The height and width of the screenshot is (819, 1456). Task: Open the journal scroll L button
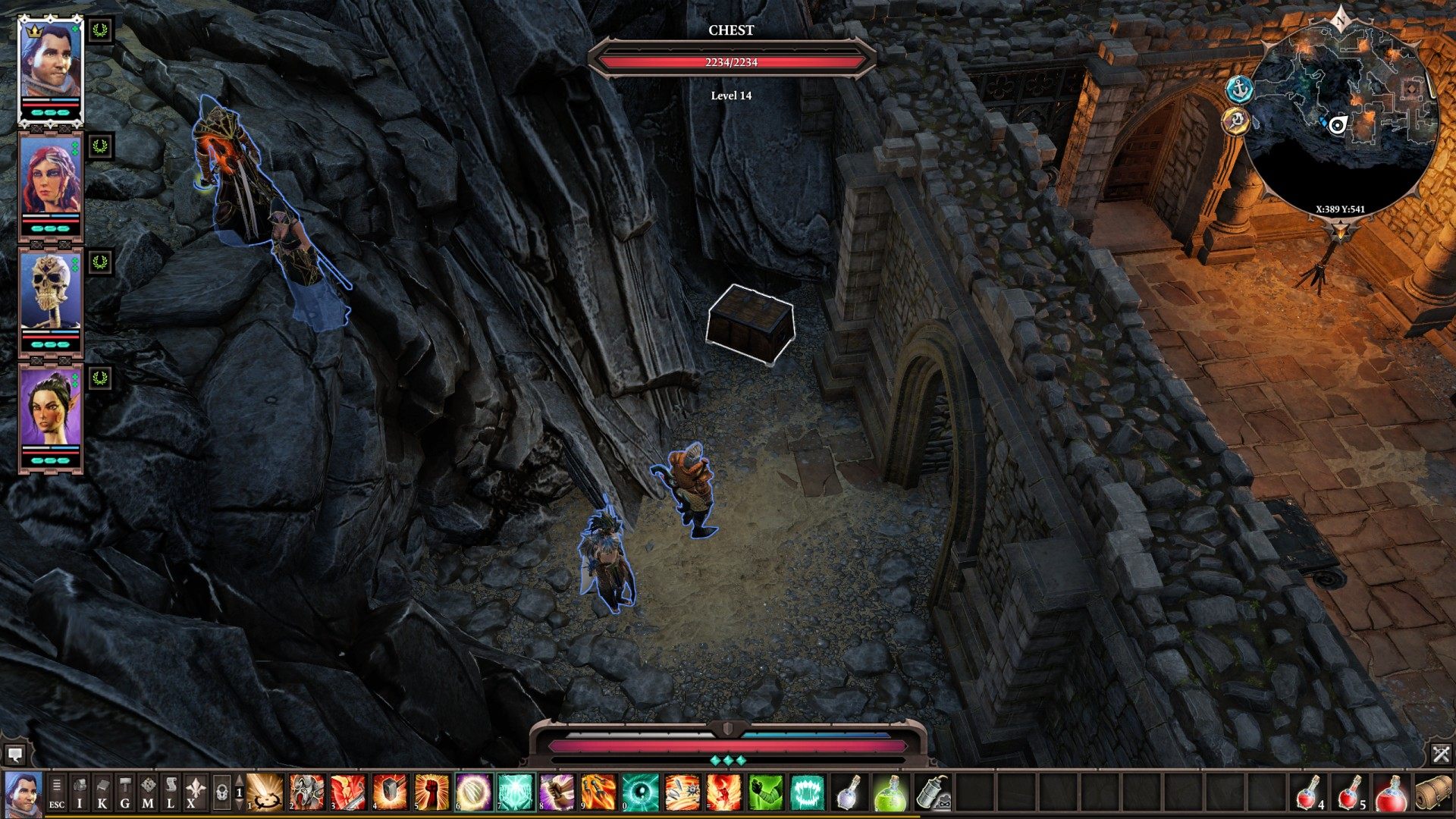(x=171, y=793)
